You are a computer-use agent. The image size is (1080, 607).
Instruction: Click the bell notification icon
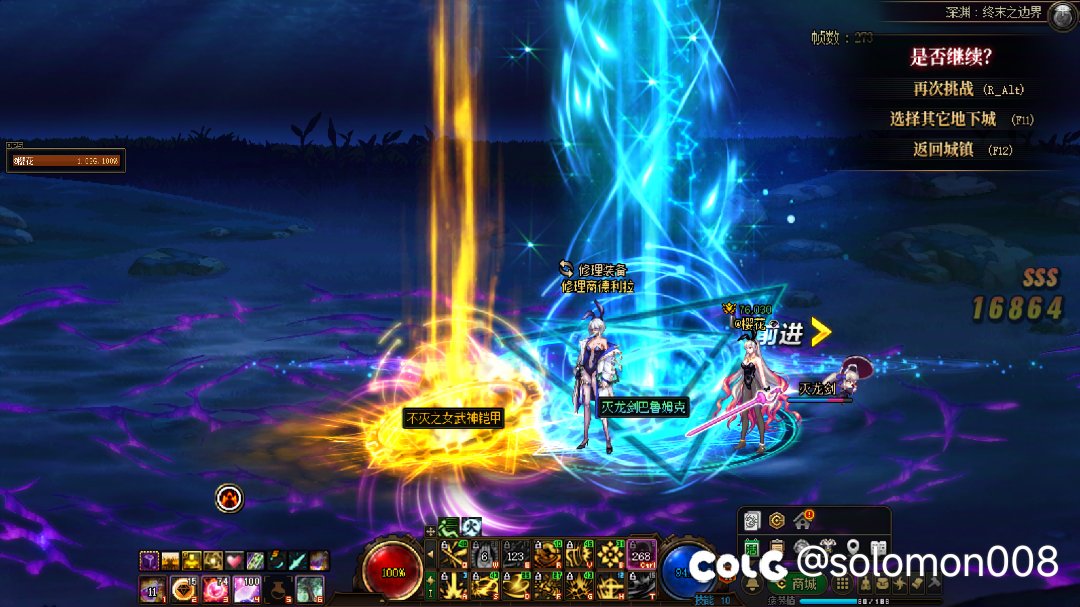(x=753, y=584)
